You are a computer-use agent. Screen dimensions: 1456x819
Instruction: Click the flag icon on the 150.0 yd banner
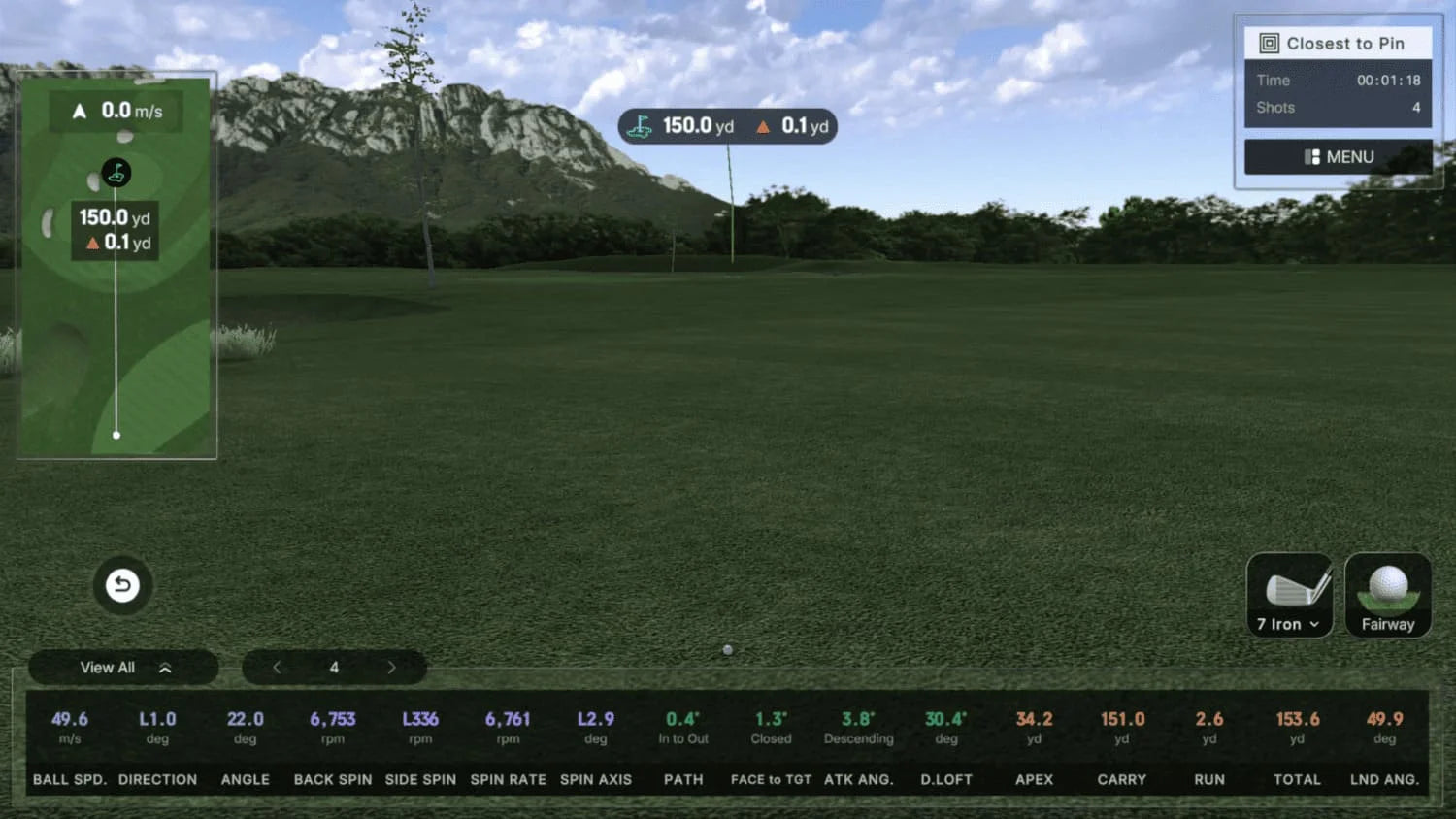(640, 125)
